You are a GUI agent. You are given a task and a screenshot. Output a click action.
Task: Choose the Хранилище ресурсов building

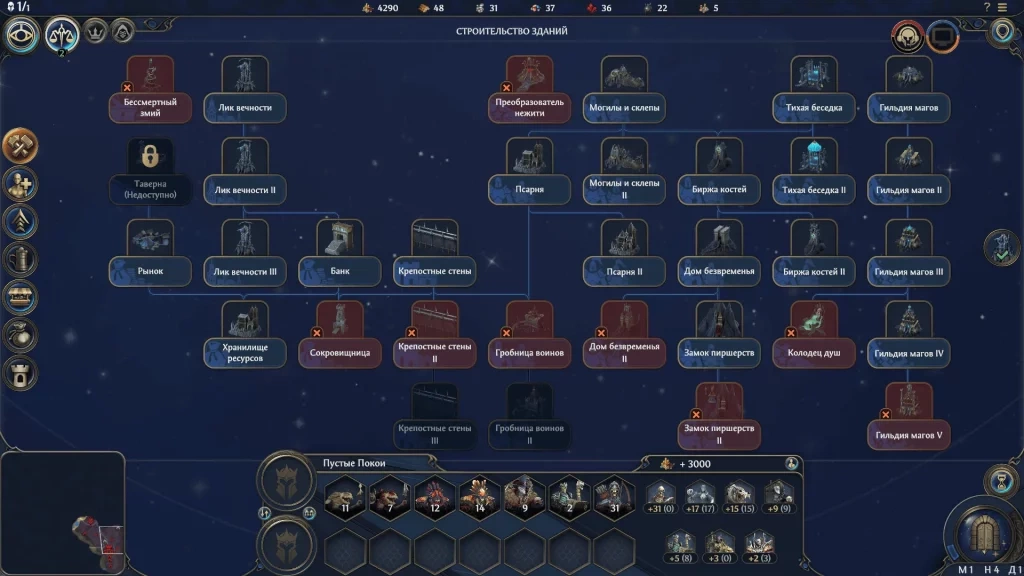245,336
